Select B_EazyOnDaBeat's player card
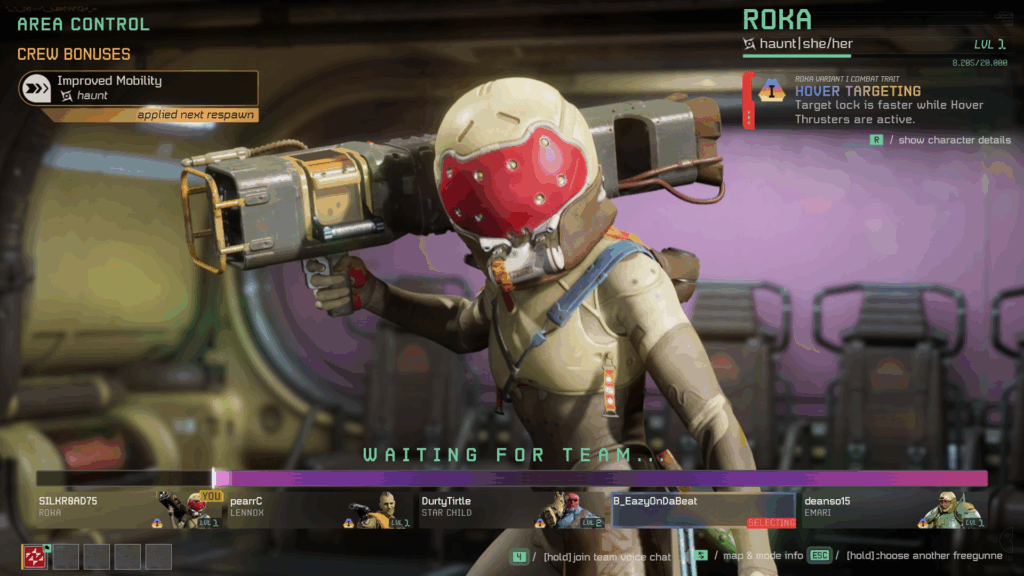1024x576 pixels. [703, 508]
